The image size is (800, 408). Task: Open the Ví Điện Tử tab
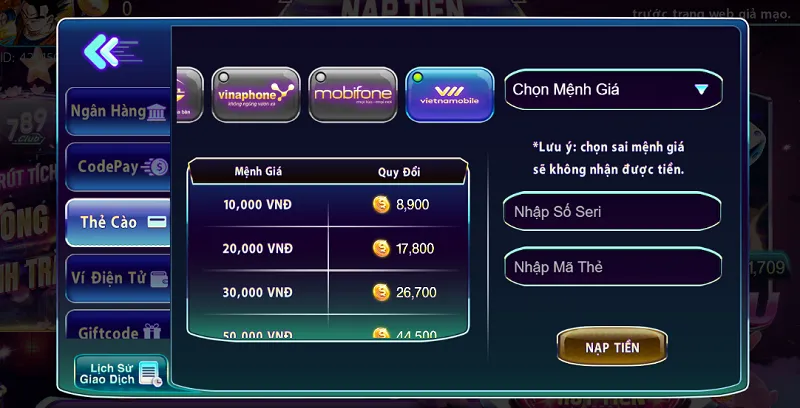point(117,278)
